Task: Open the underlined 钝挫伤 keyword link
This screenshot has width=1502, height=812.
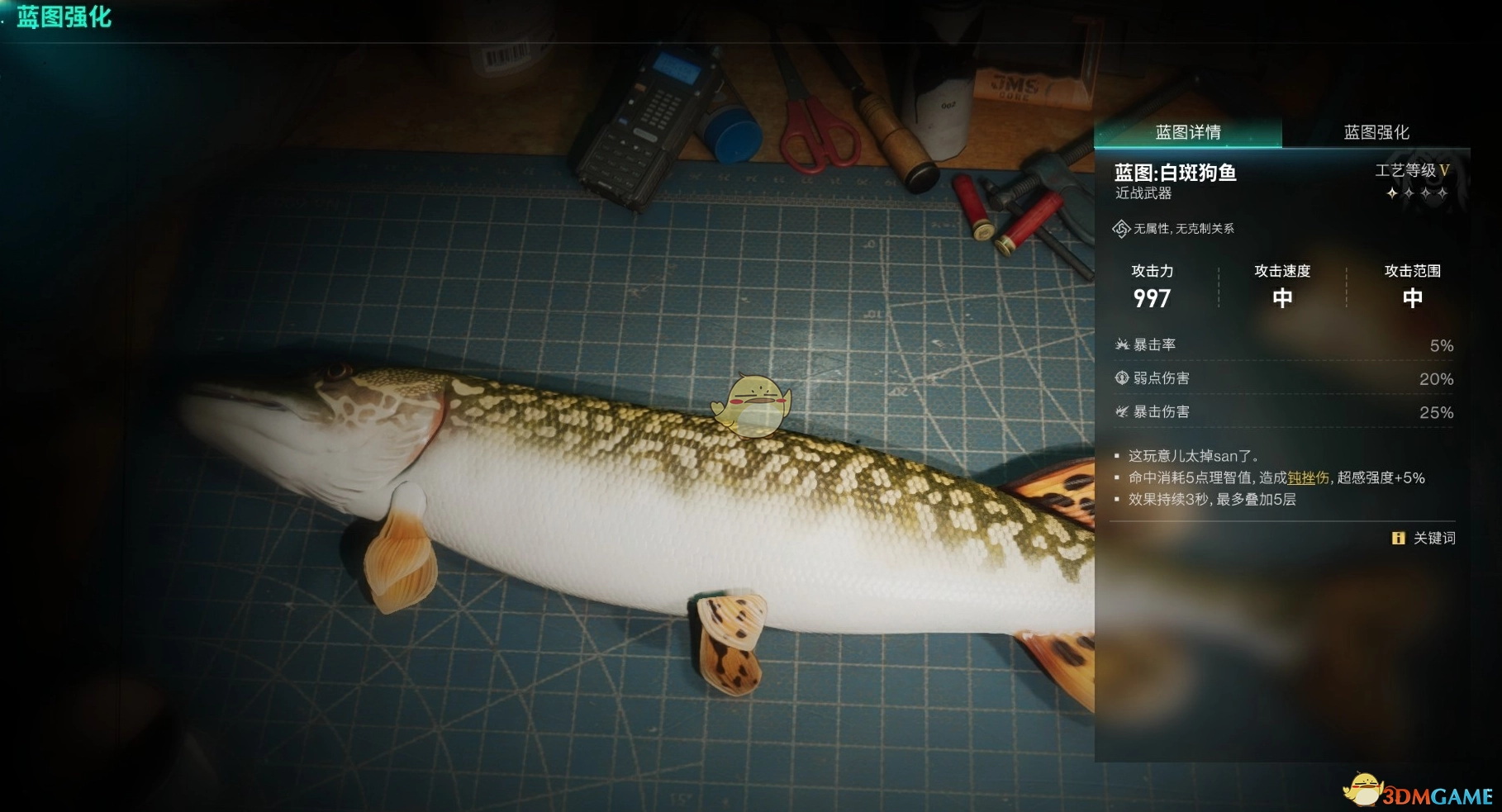Action: [x=1308, y=477]
